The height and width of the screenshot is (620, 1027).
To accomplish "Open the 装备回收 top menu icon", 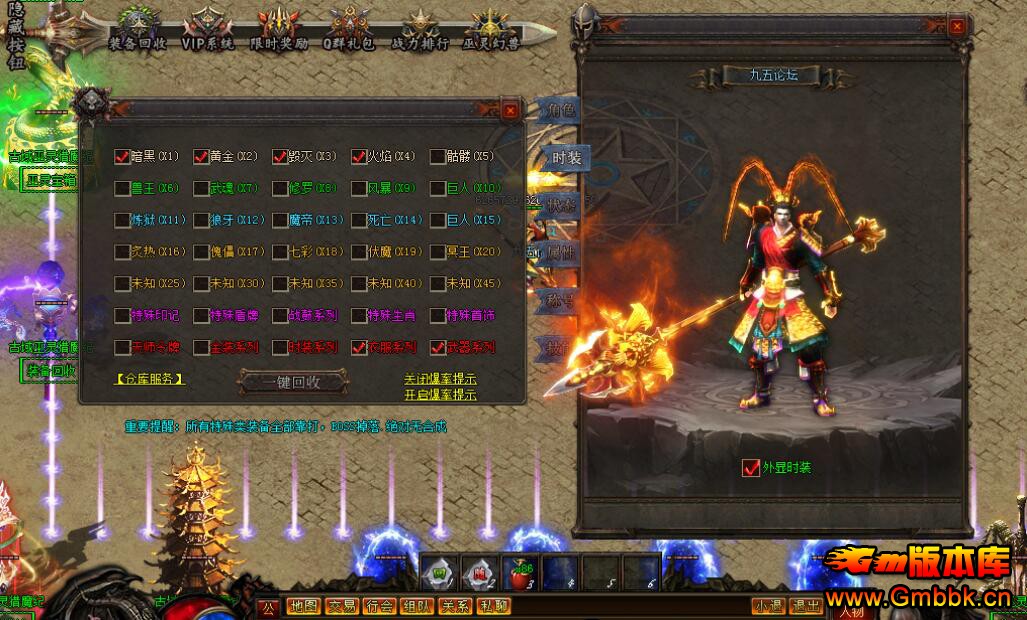I will pos(138,29).
